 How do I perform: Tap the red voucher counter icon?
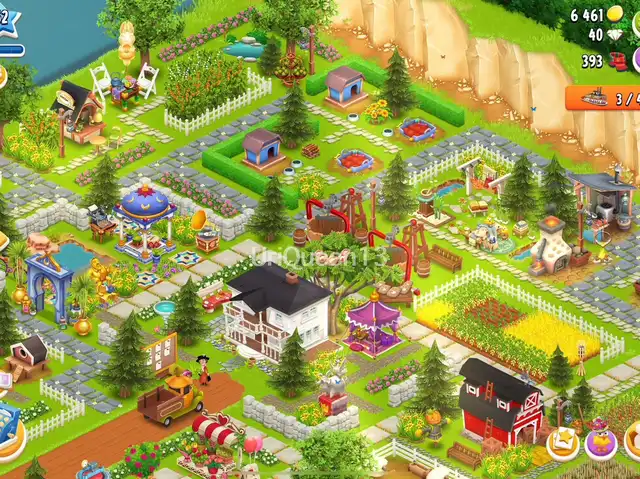coord(618,61)
